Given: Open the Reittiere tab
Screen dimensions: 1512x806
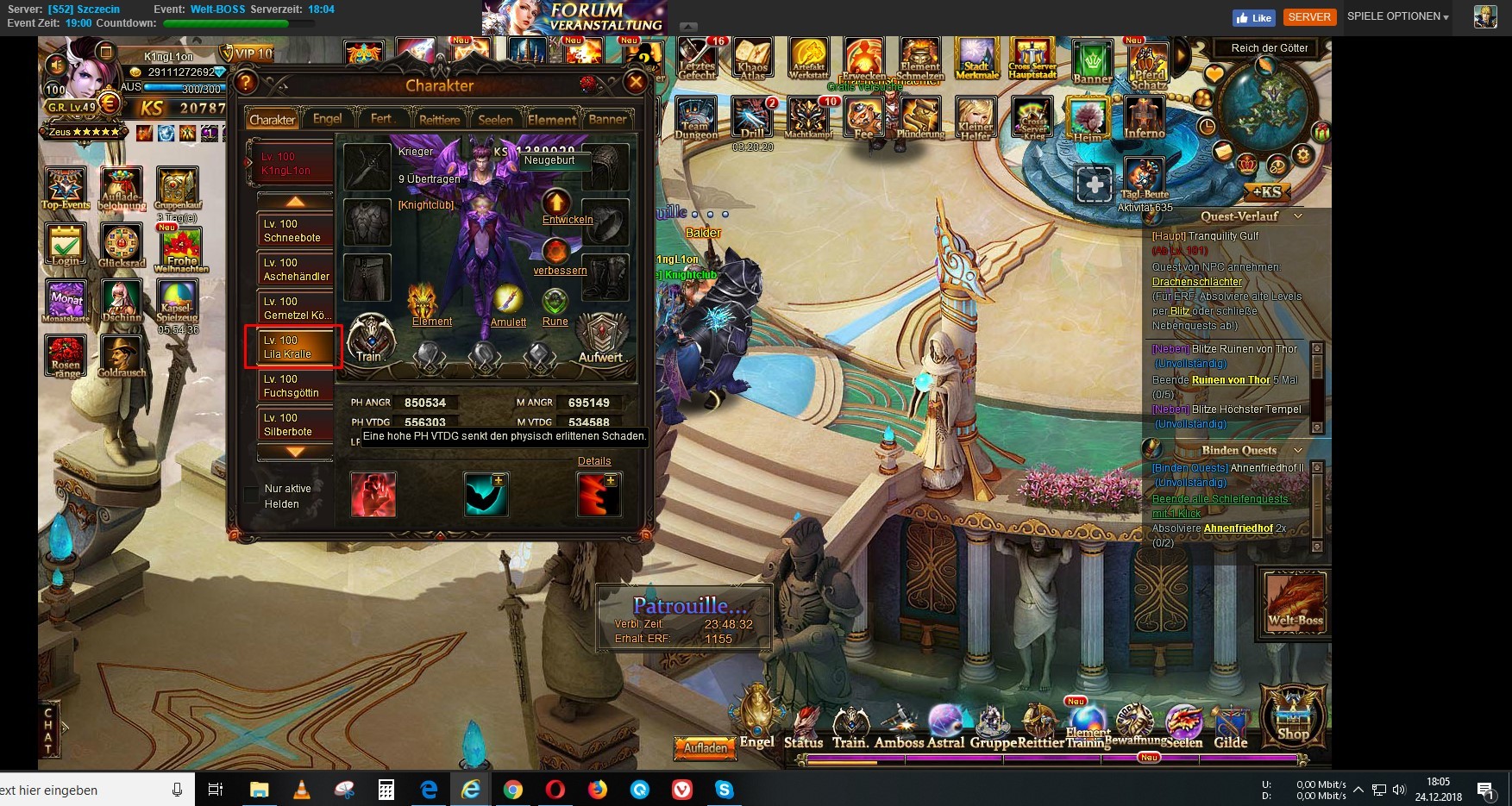Looking at the screenshot, I should point(439,120).
